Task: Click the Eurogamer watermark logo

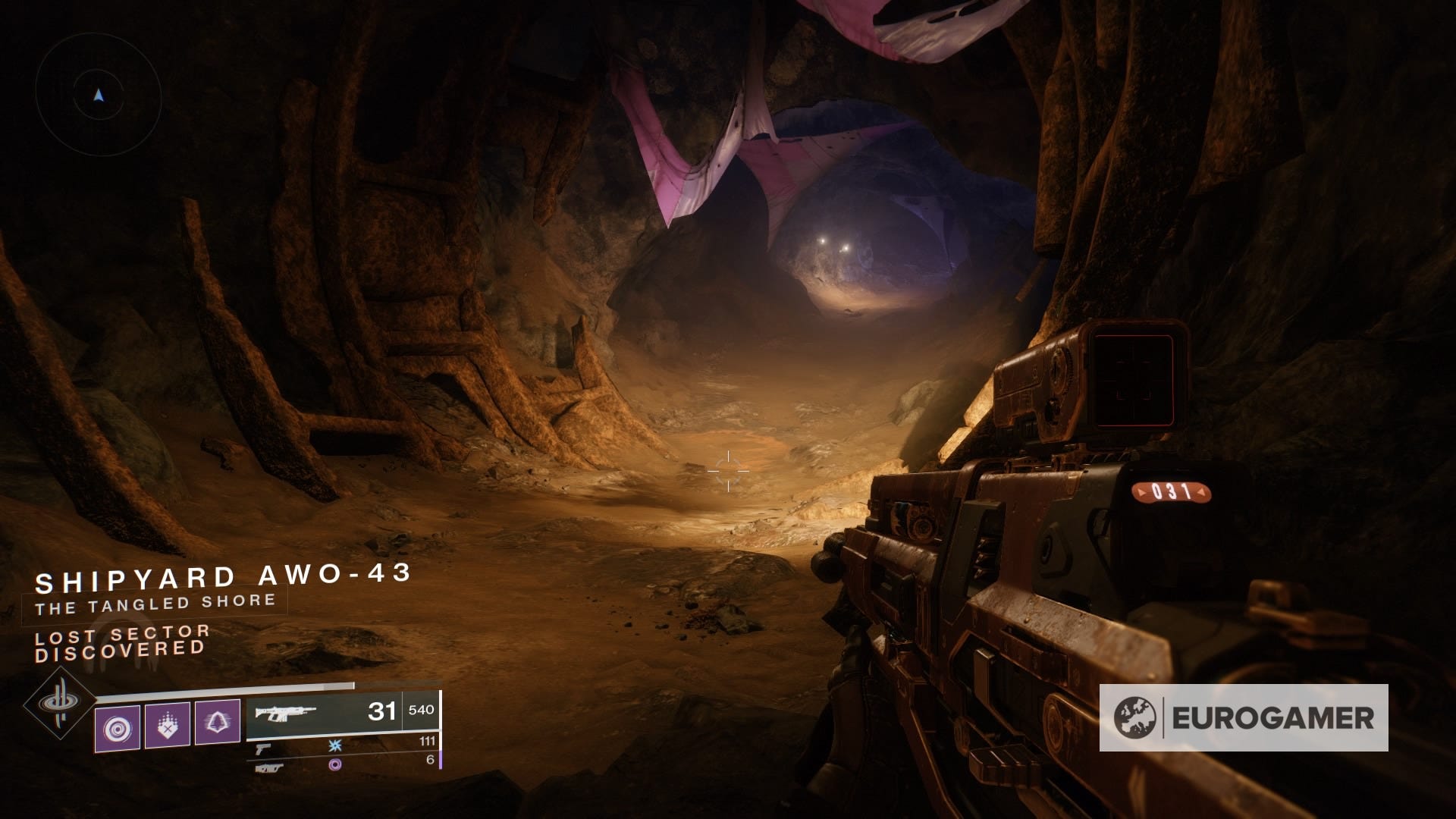Action: [x=1244, y=717]
